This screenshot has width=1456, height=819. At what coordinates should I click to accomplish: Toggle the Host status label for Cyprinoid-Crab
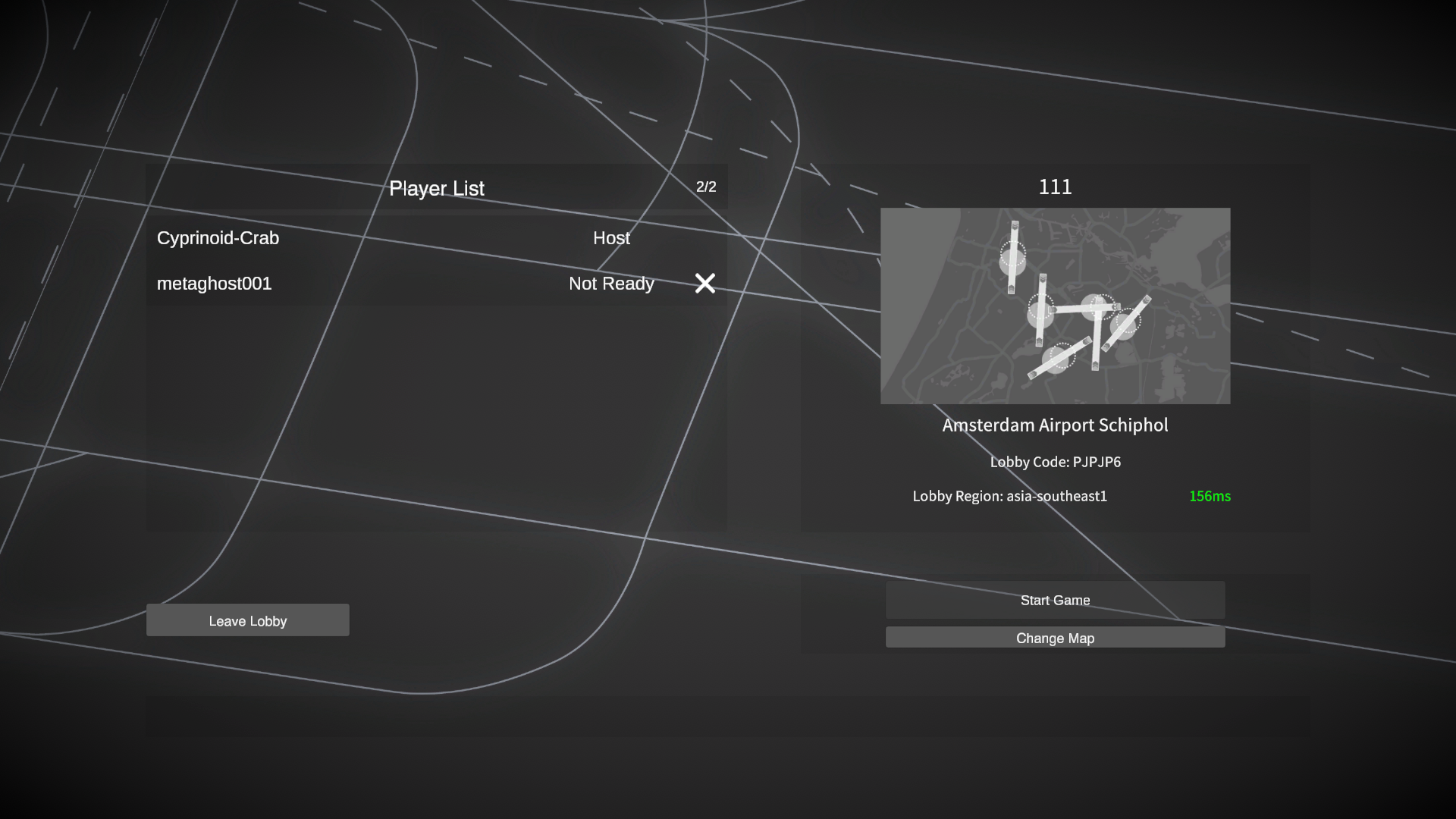[611, 238]
